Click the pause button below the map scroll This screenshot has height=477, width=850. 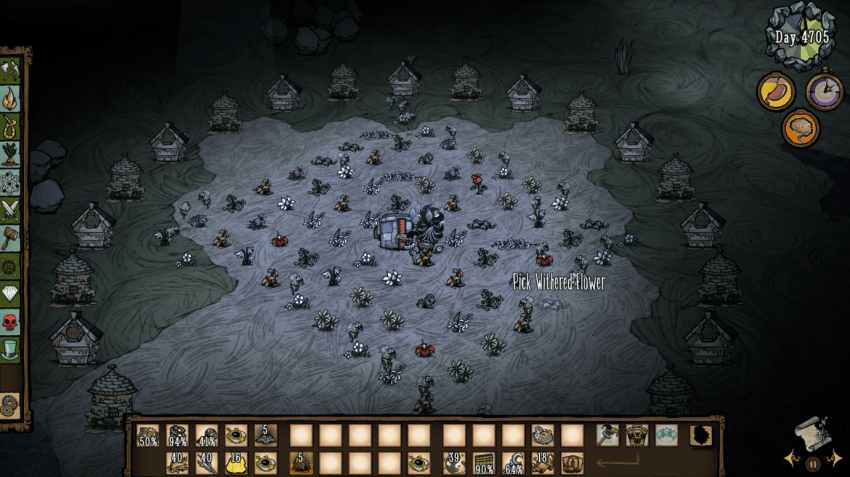[x=812, y=463]
